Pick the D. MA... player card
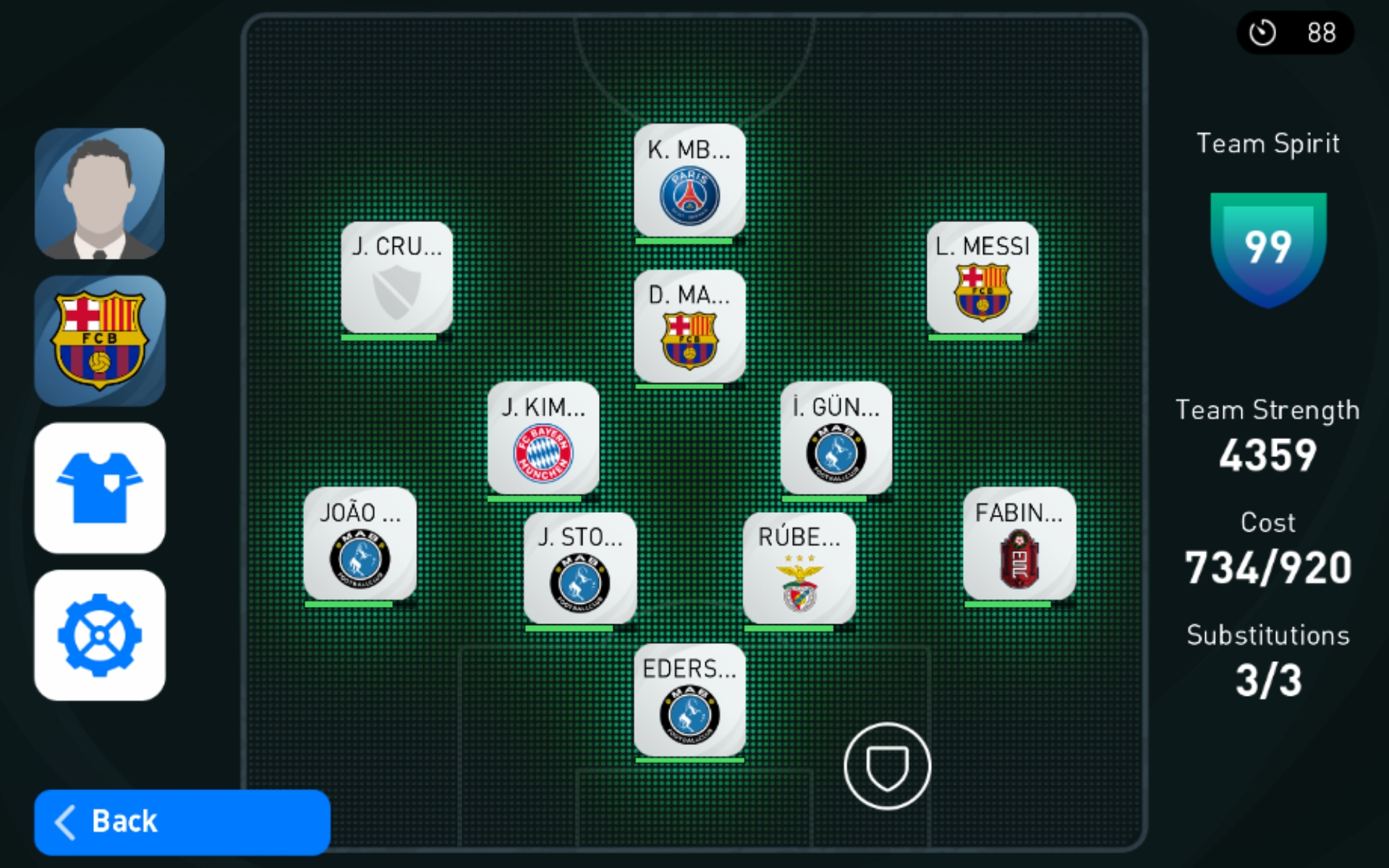Image resolution: width=1389 pixels, height=868 pixels. [689, 327]
